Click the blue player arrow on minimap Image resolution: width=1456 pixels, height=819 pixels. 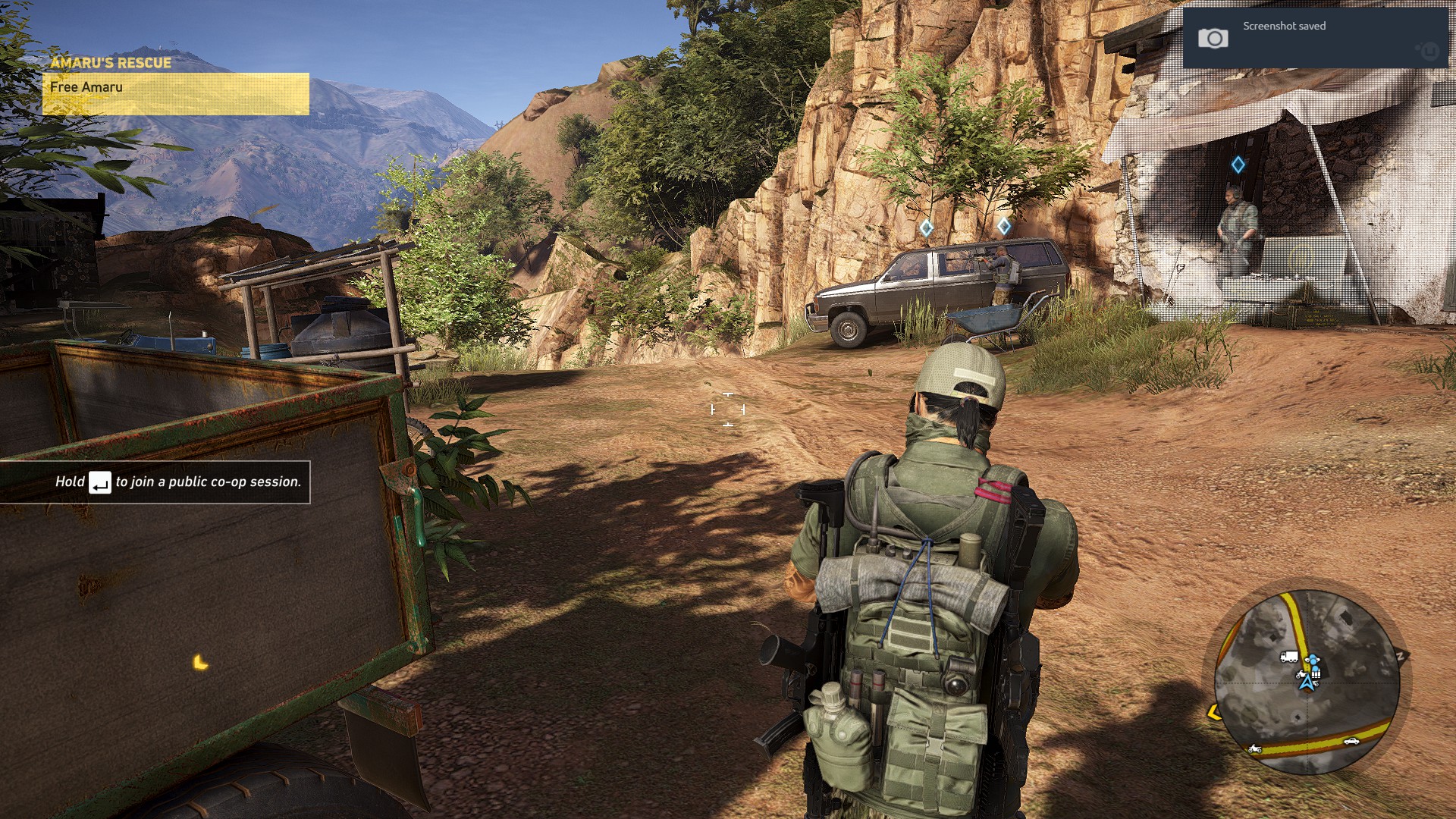coord(1307,682)
